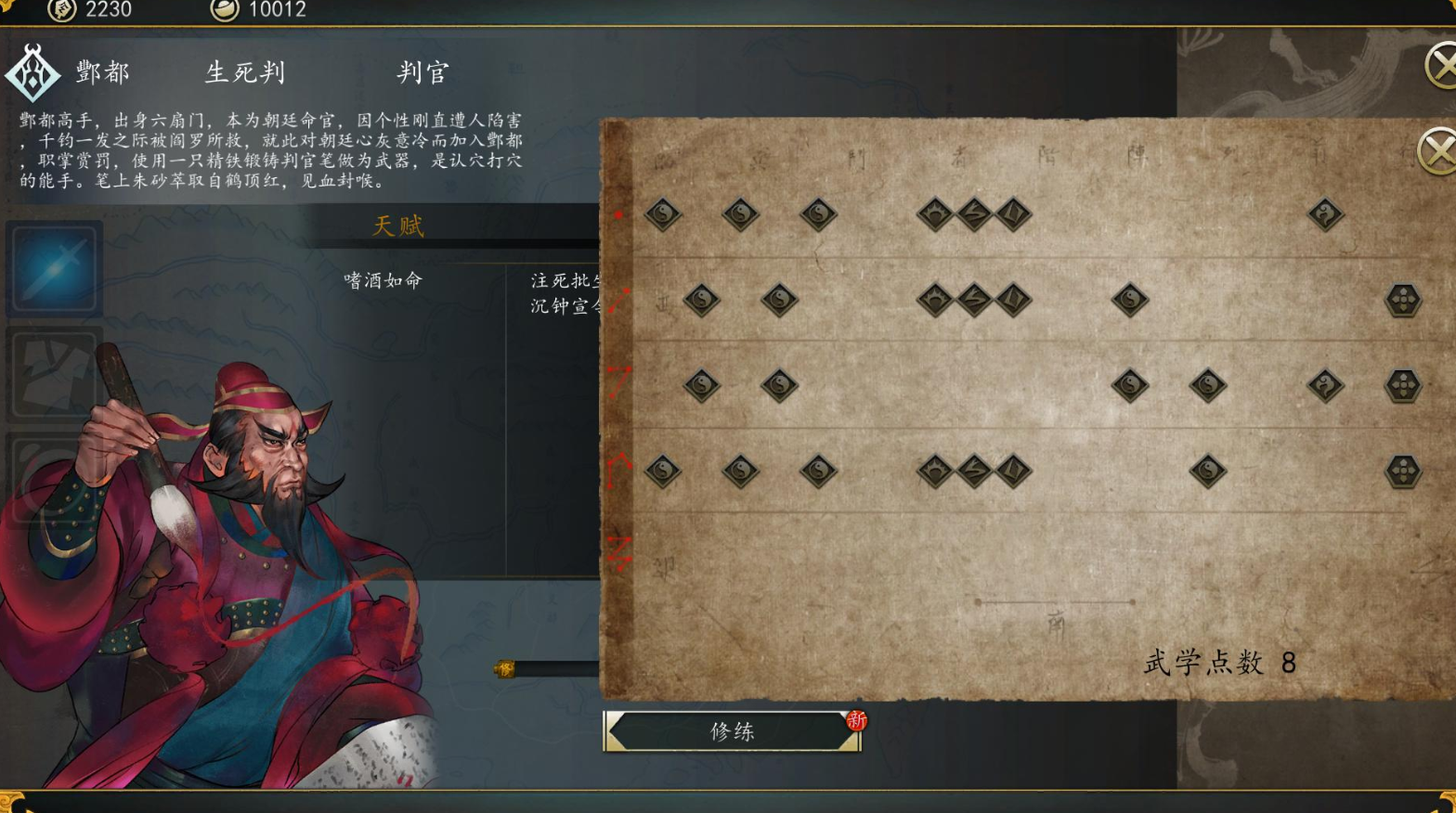Click the flame rune skill node in top row
This screenshot has width=1456, height=813.
tap(935, 213)
